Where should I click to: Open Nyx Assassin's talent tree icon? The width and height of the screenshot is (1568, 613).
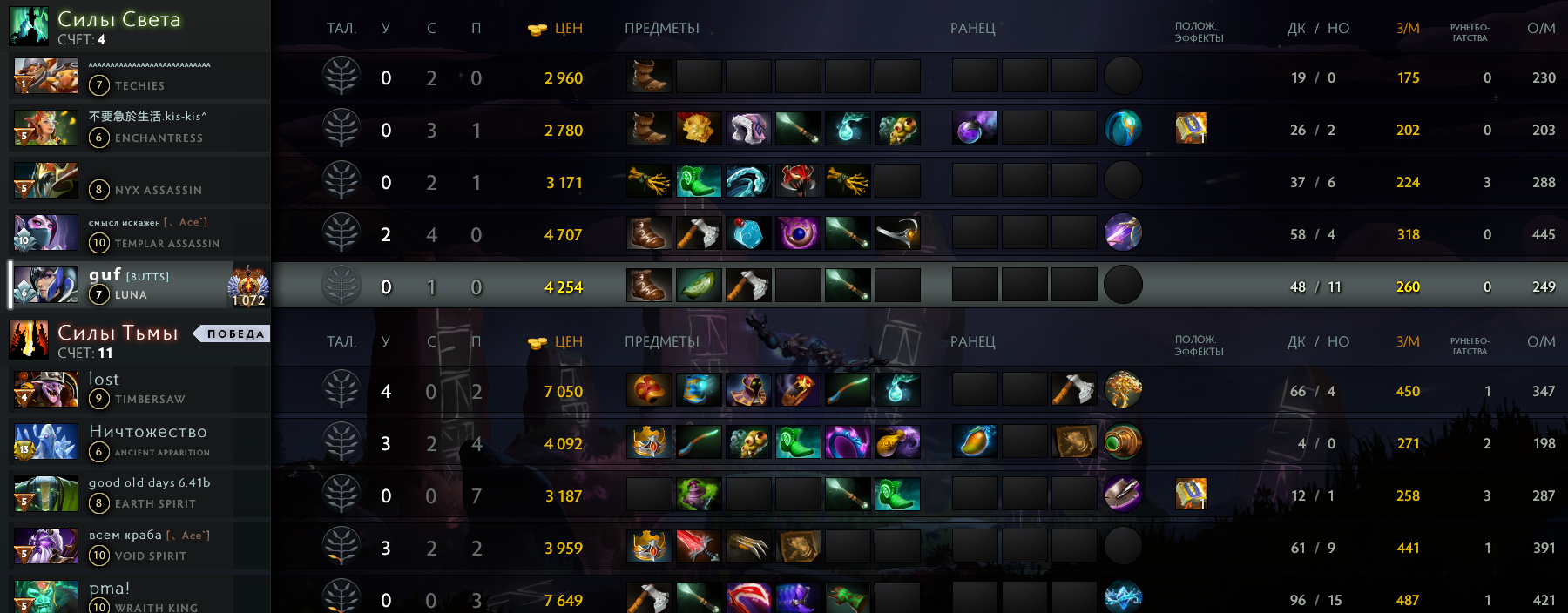pos(341,181)
